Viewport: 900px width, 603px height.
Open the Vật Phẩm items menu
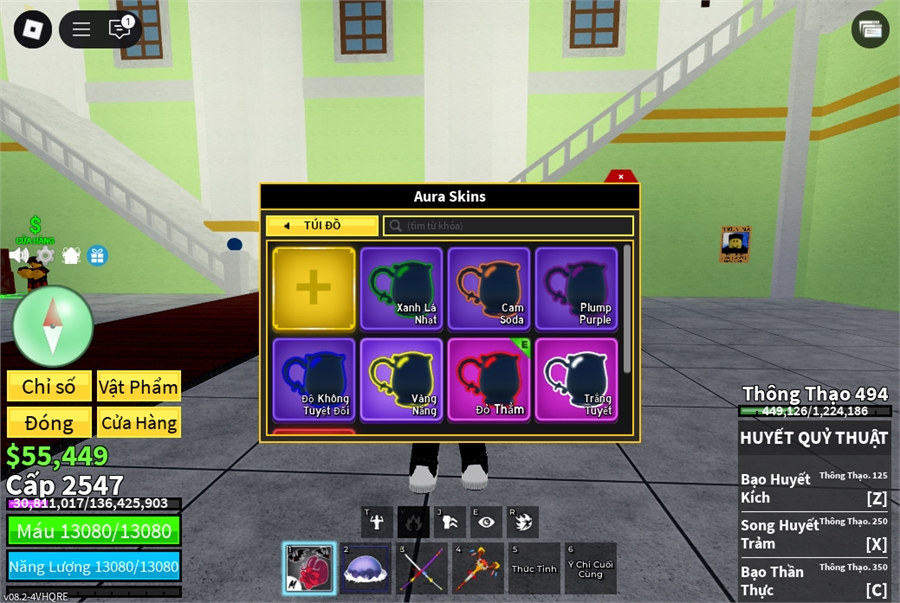tap(138, 387)
